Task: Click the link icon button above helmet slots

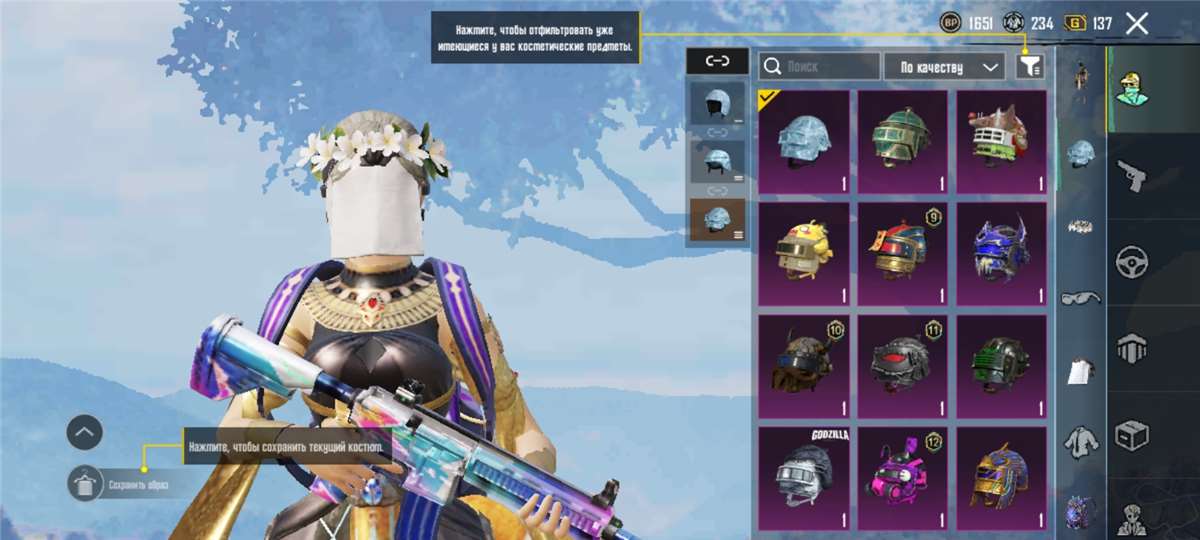Action: pos(718,61)
